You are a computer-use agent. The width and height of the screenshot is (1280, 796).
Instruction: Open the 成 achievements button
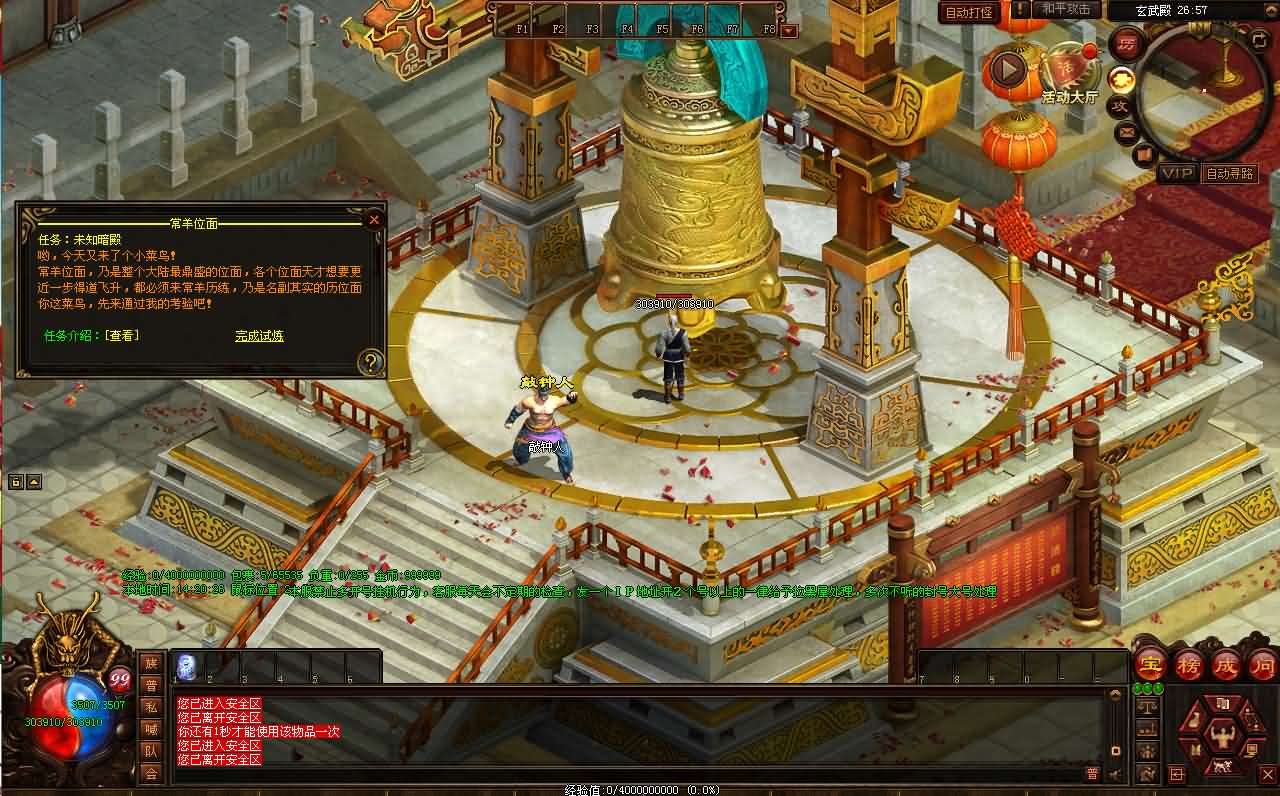pyautogui.click(x=1226, y=665)
